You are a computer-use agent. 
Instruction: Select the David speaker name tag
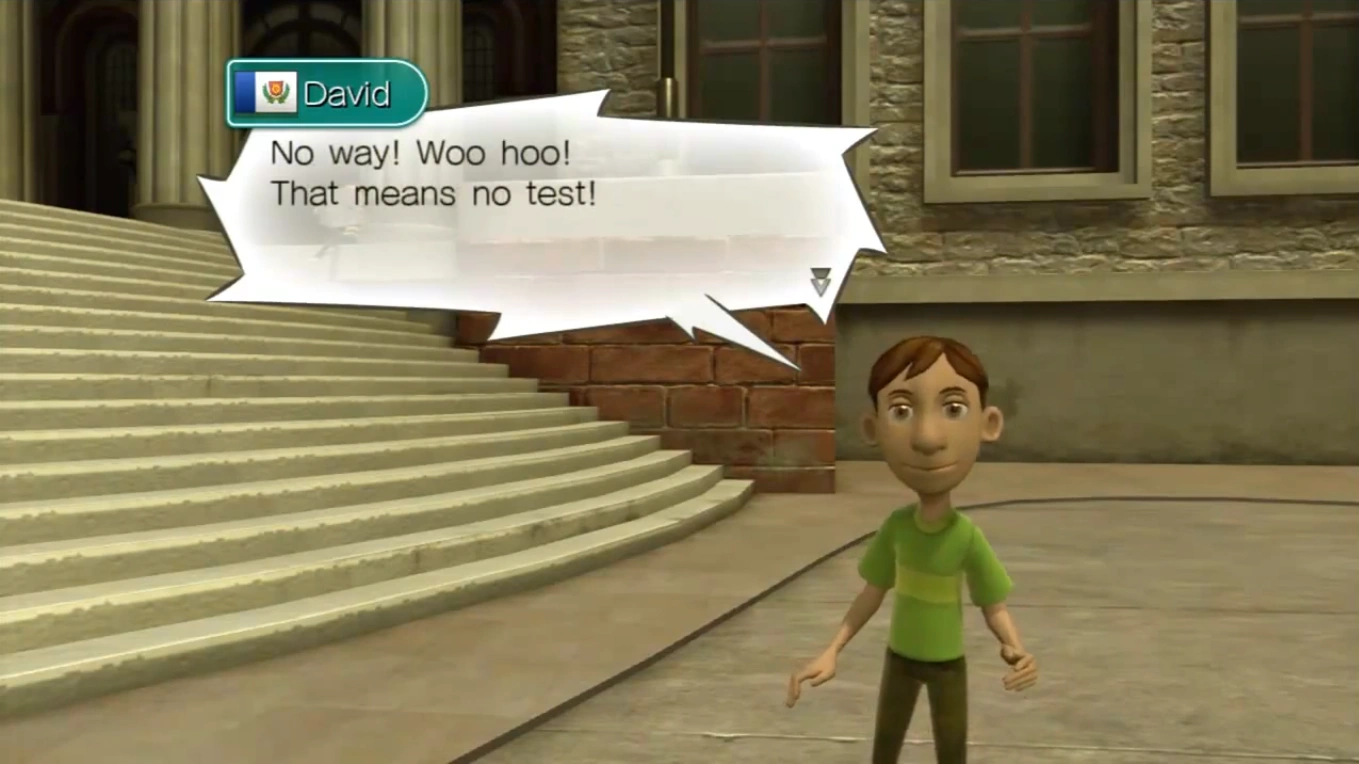327,94
